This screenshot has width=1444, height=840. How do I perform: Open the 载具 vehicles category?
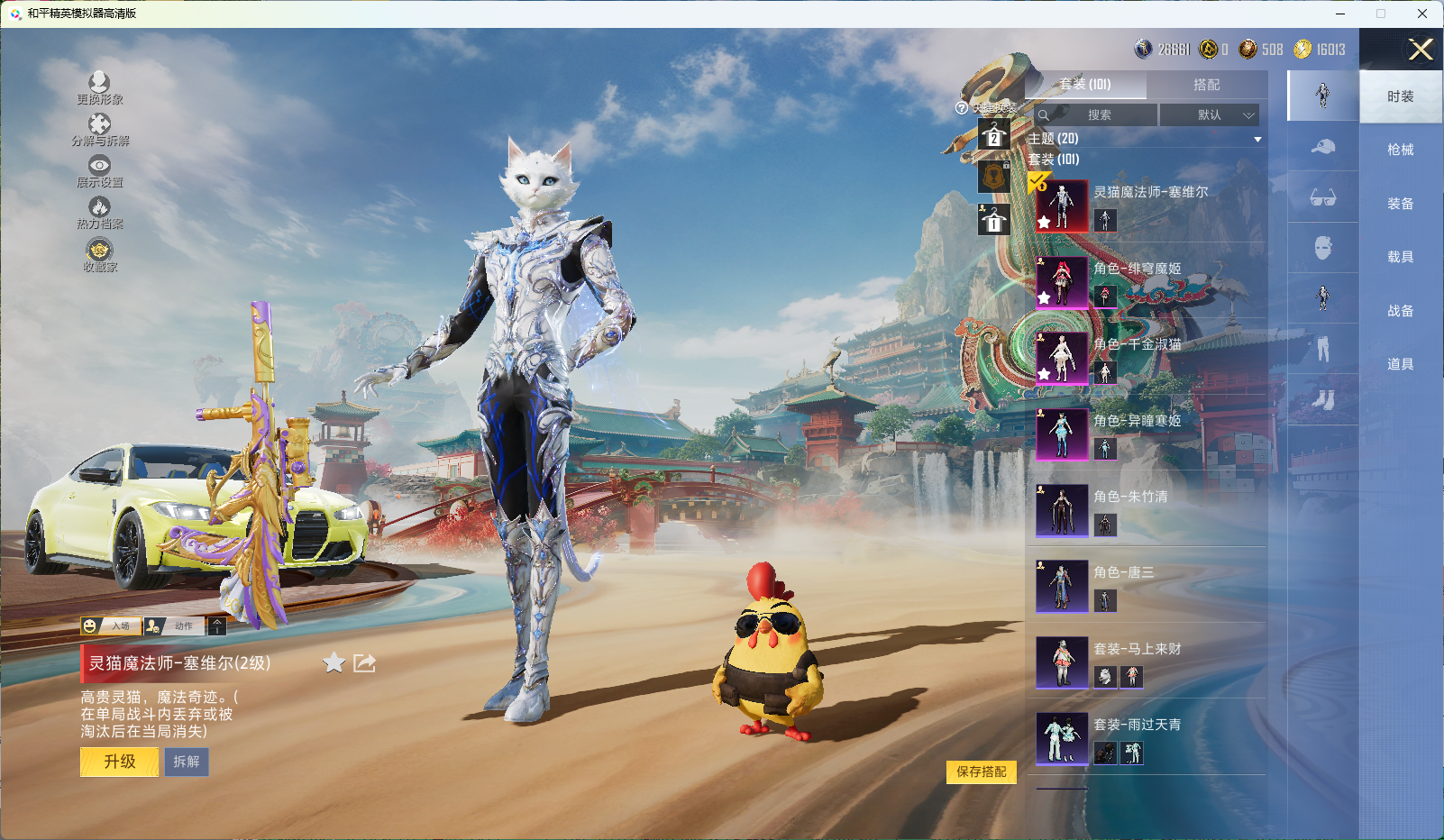click(1400, 257)
